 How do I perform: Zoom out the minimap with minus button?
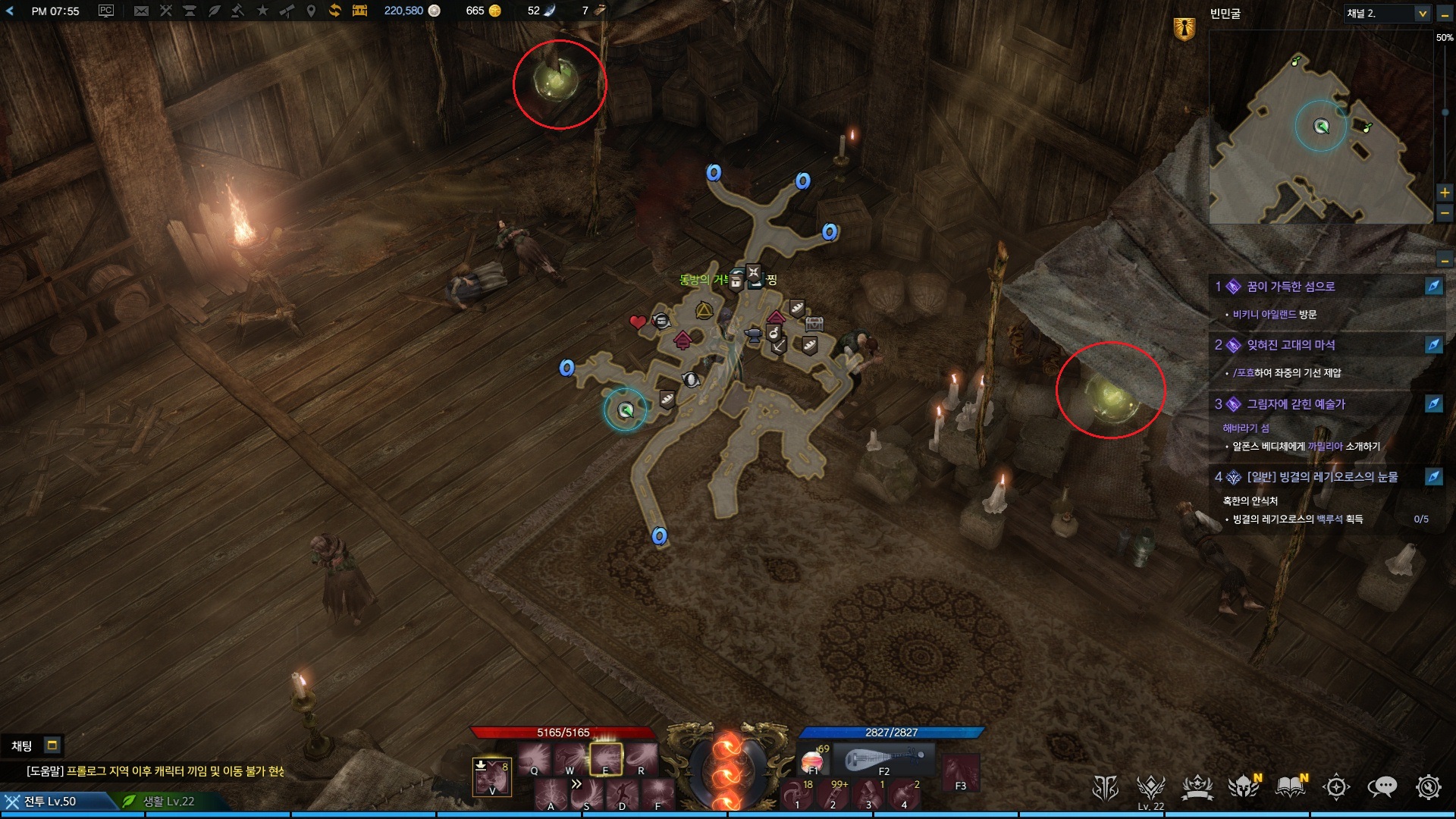1445,214
